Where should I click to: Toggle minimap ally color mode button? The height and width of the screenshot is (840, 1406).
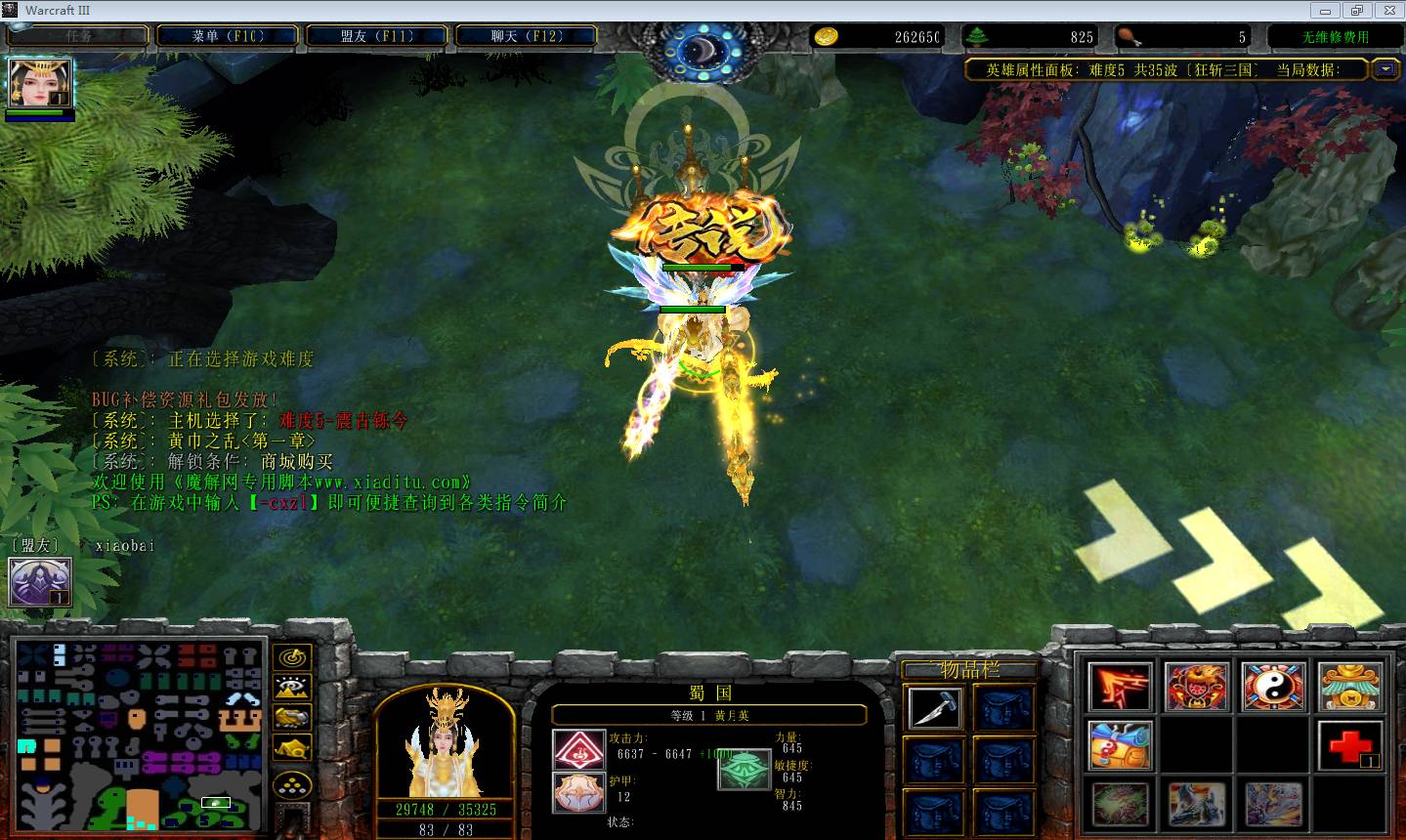tap(291, 718)
